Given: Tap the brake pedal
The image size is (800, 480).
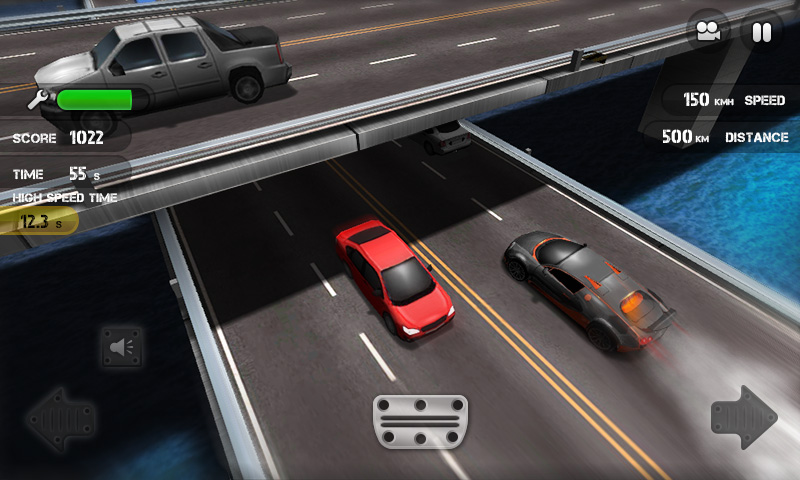Looking at the screenshot, I should coord(420,421).
